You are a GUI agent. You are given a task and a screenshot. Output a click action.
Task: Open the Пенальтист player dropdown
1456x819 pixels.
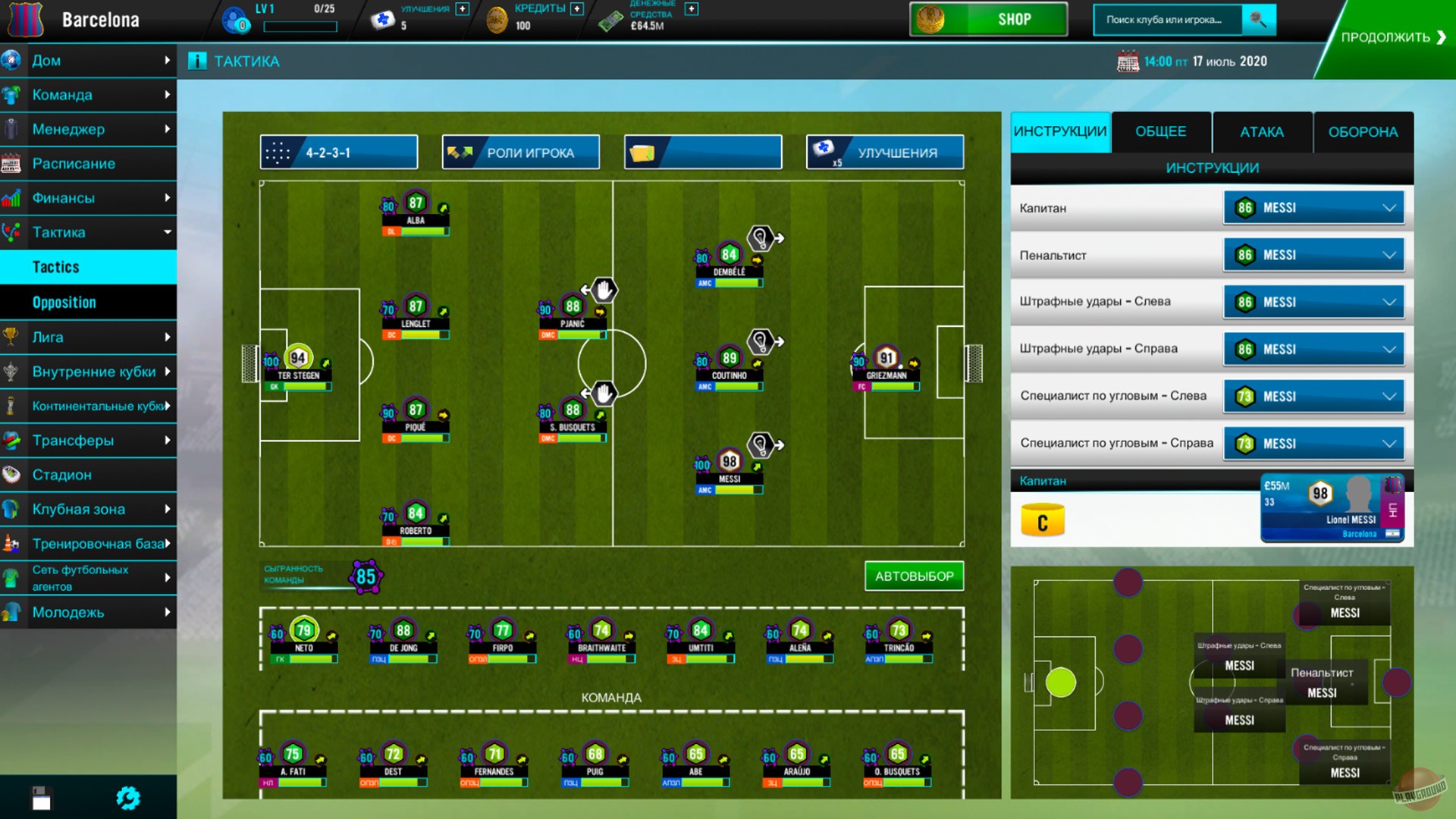tap(1313, 254)
